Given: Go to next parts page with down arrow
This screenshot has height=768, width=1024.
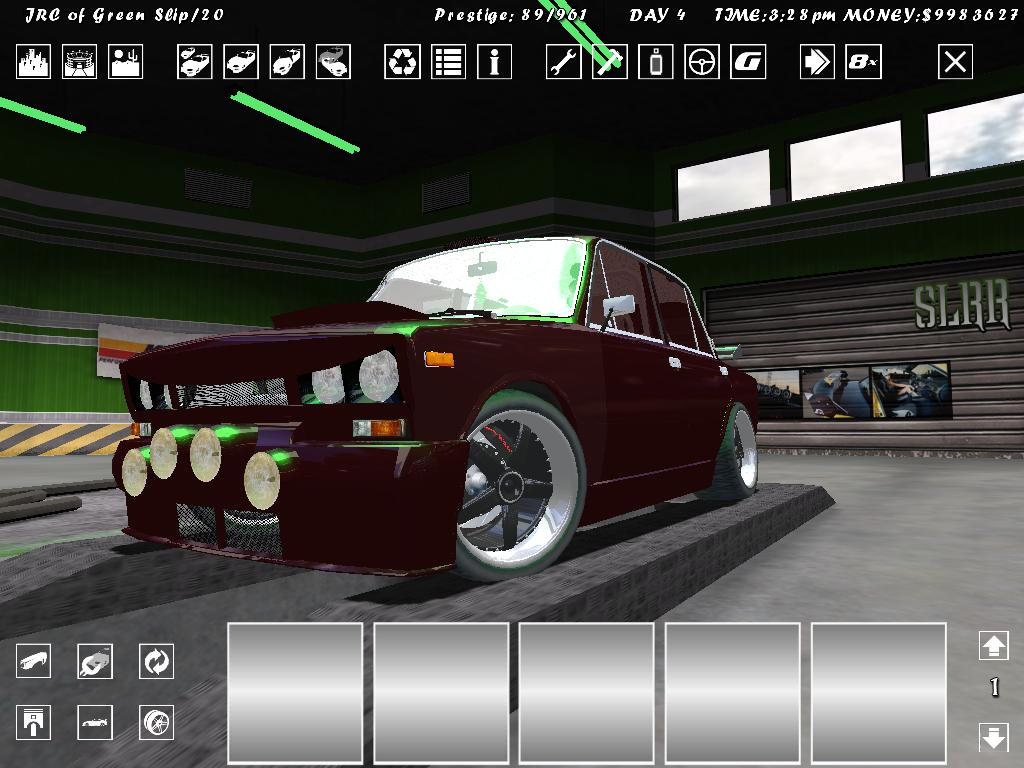Looking at the screenshot, I should pyautogui.click(x=993, y=738).
